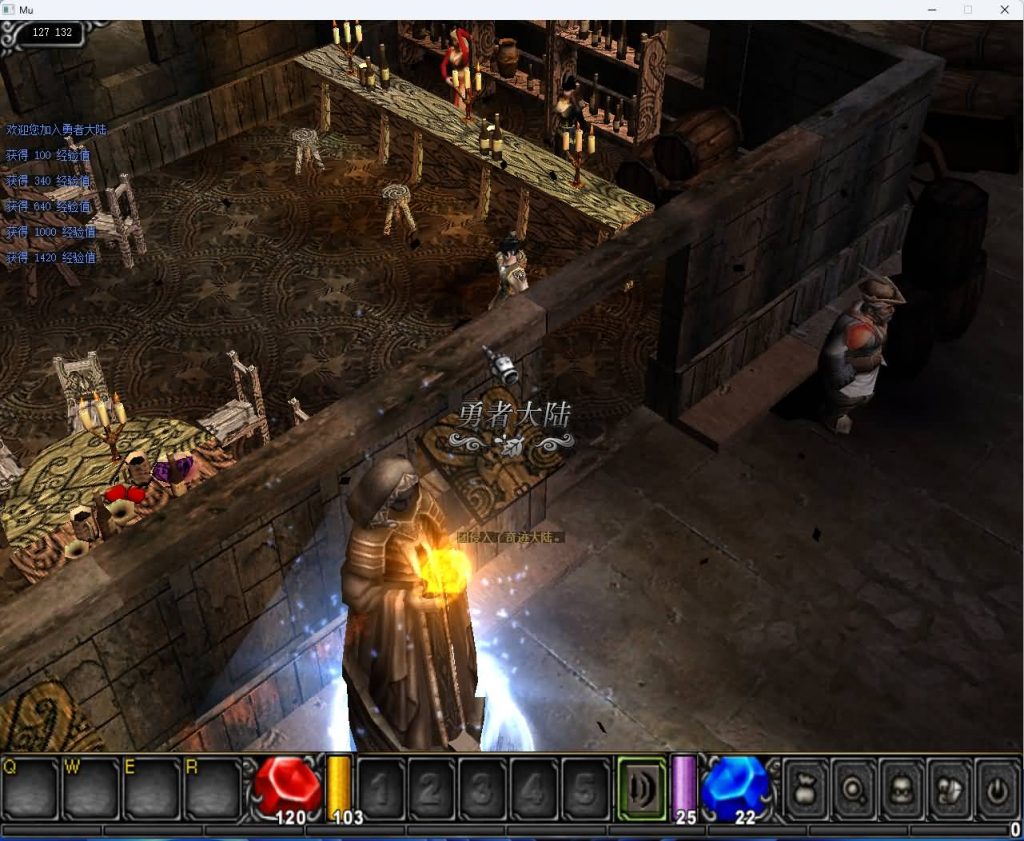1024x841 pixels.
Task: Select the Q hotkey slot
Action: point(30,789)
